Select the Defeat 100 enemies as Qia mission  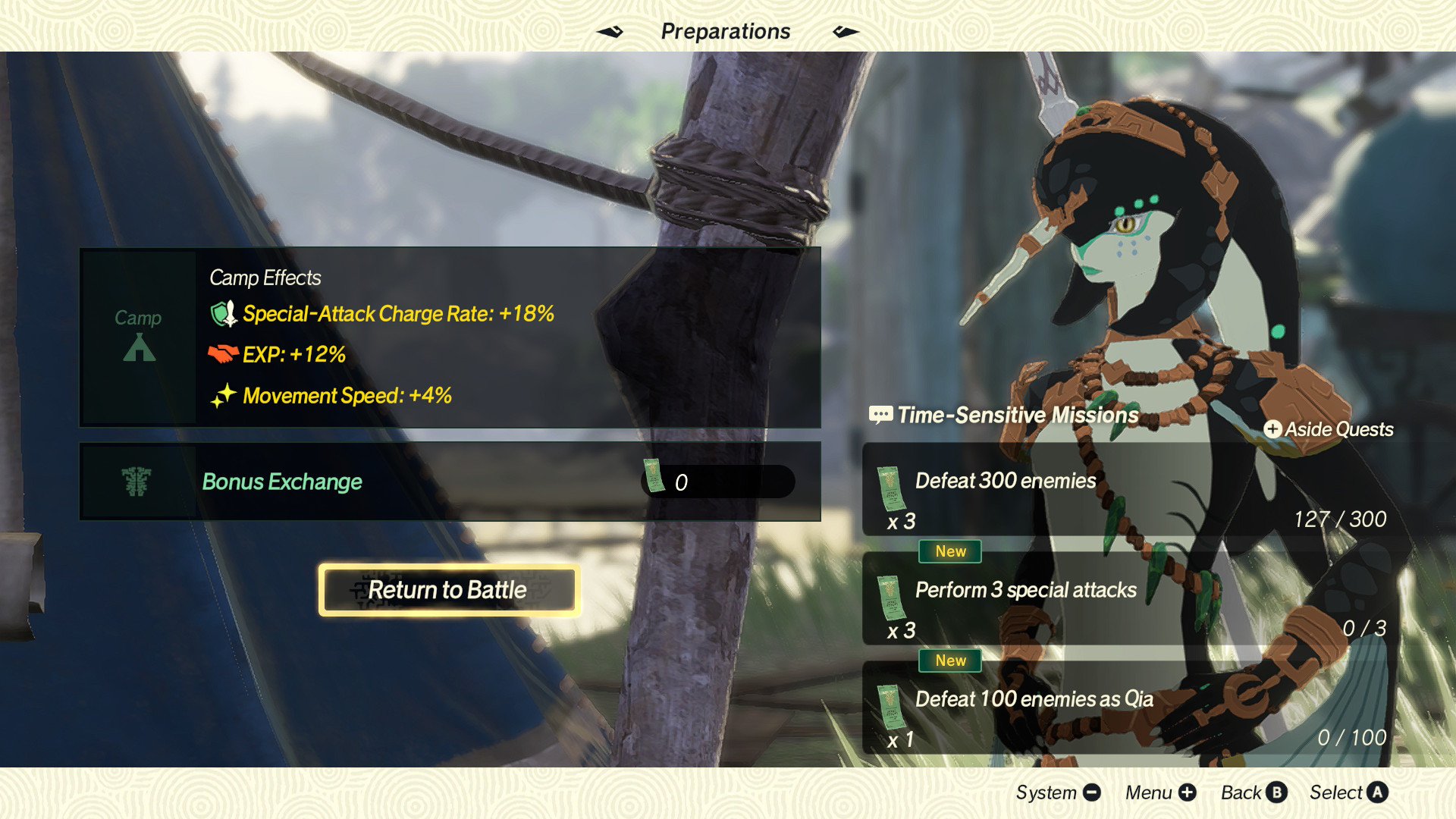click(x=1136, y=710)
